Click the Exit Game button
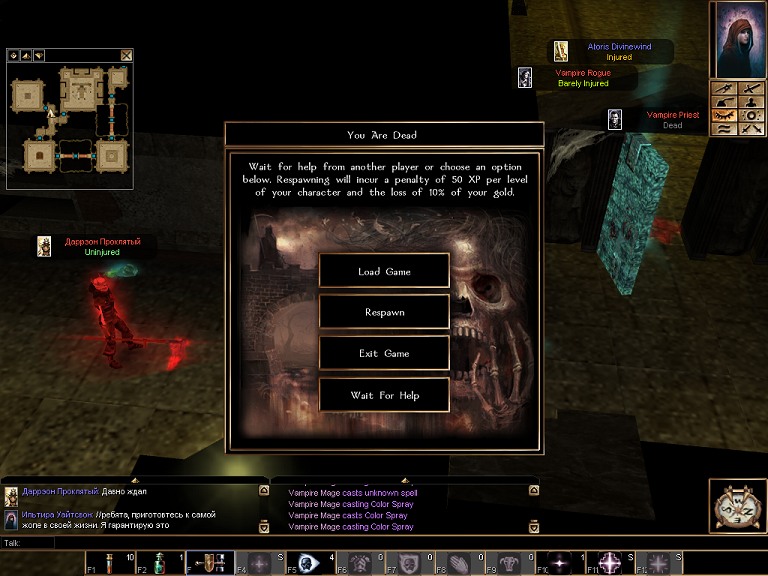The width and height of the screenshot is (768, 576). point(384,353)
